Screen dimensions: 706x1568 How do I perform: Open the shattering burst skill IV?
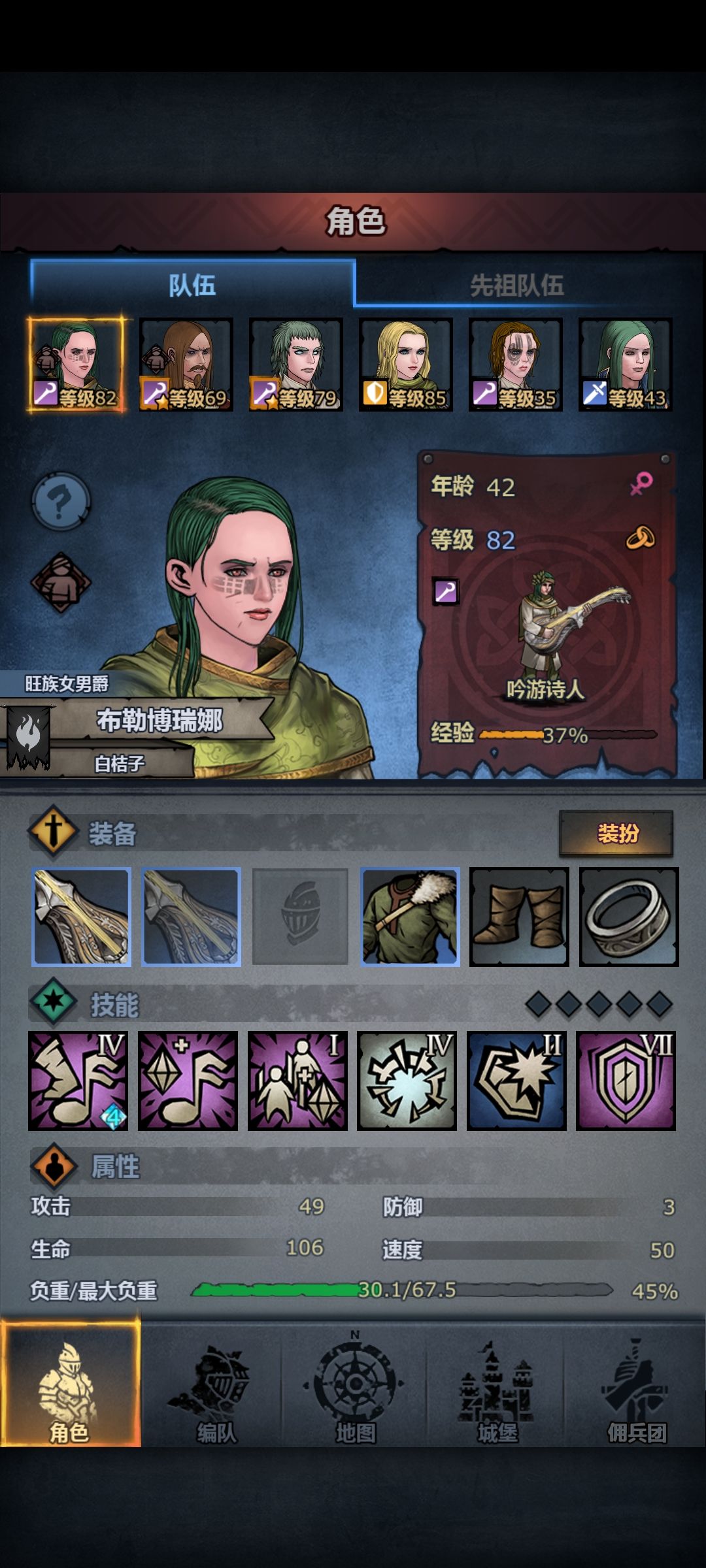407,1081
